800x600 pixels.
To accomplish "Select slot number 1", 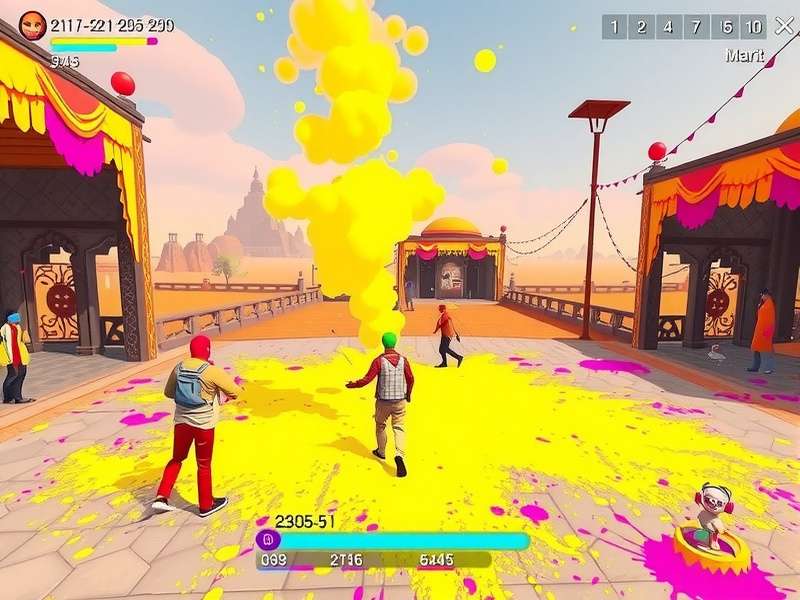I will [x=614, y=27].
